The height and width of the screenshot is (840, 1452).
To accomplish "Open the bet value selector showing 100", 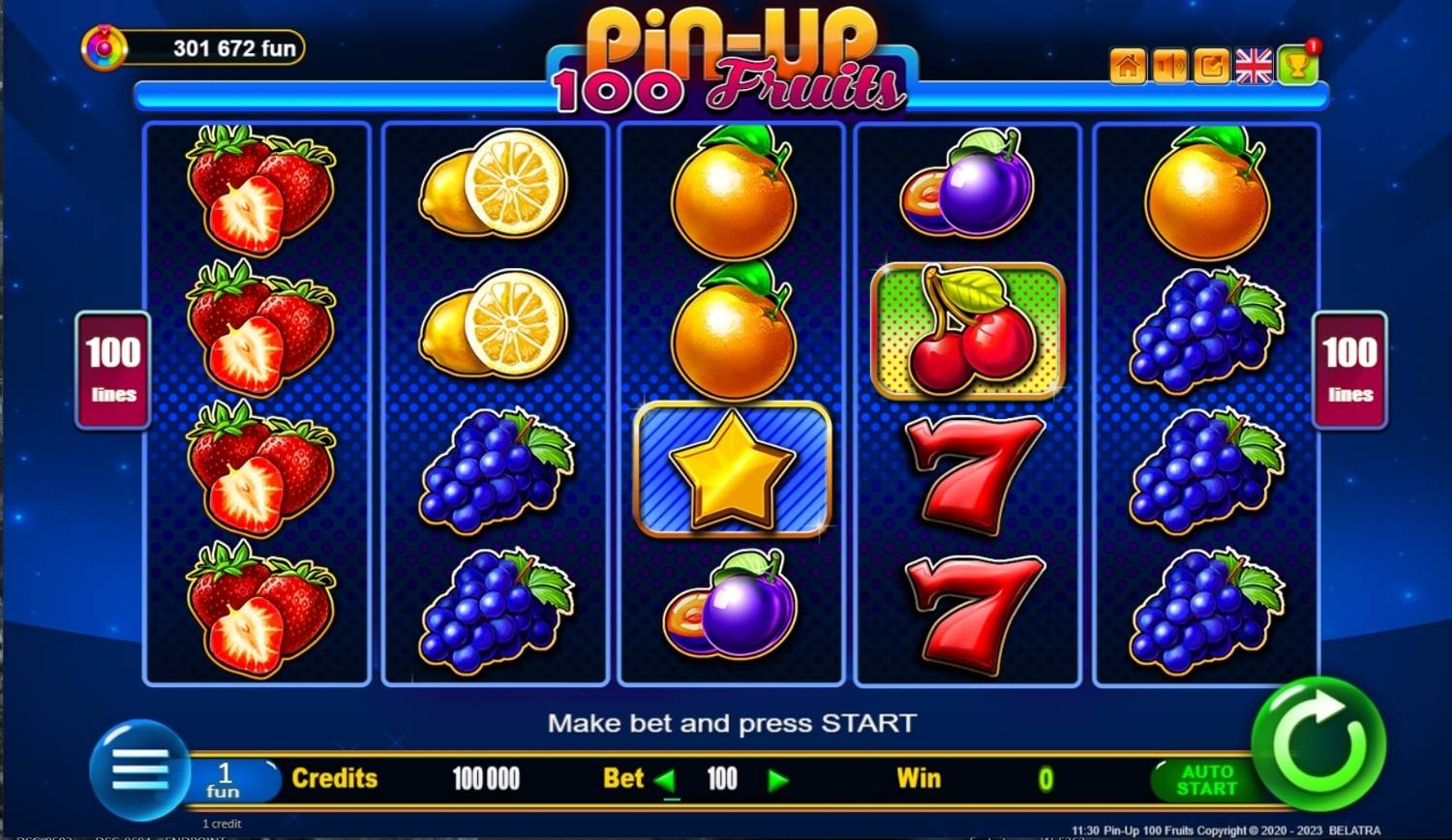I will [721, 778].
